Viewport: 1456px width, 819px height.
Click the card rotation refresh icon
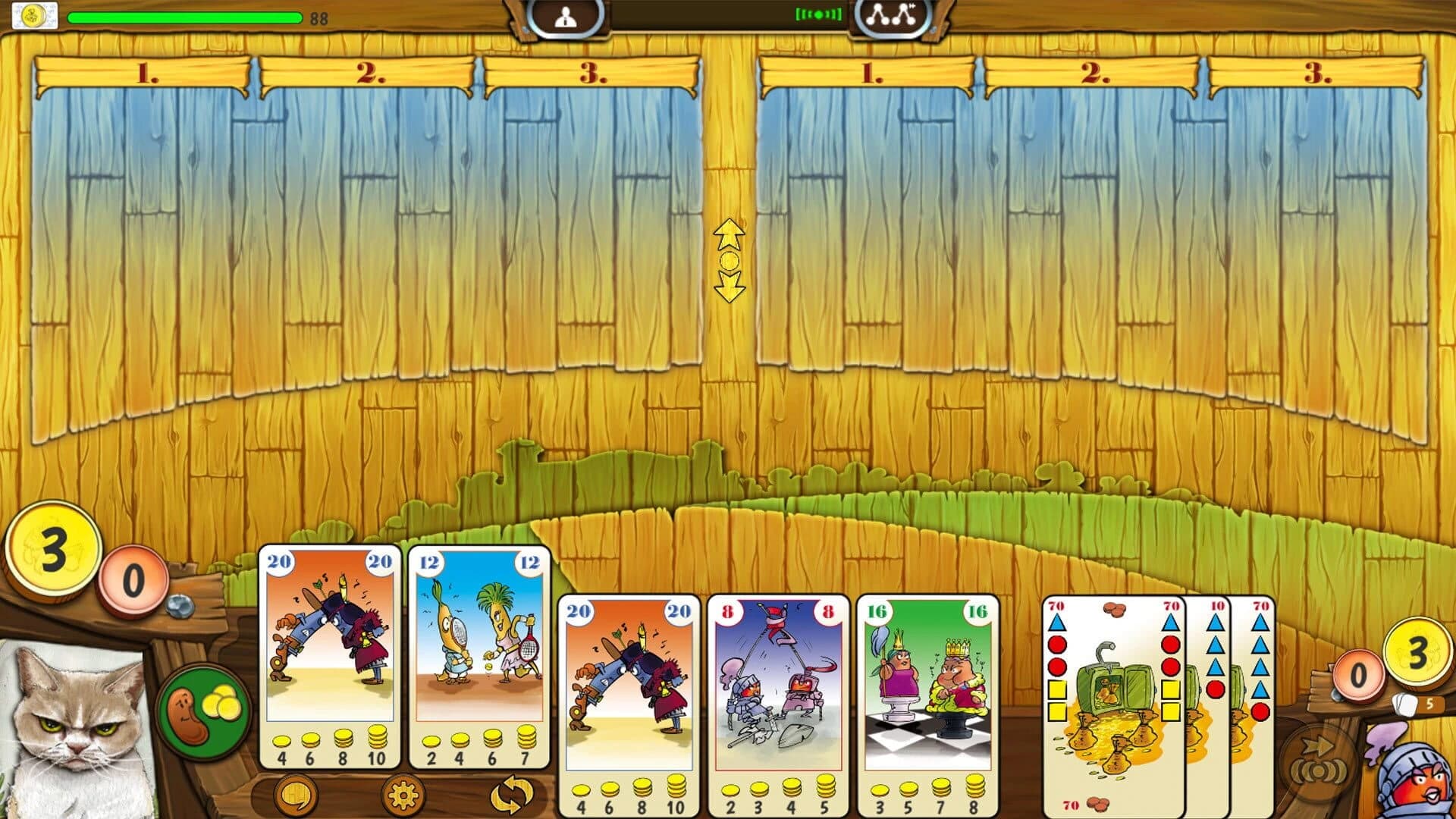click(x=514, y=795)
